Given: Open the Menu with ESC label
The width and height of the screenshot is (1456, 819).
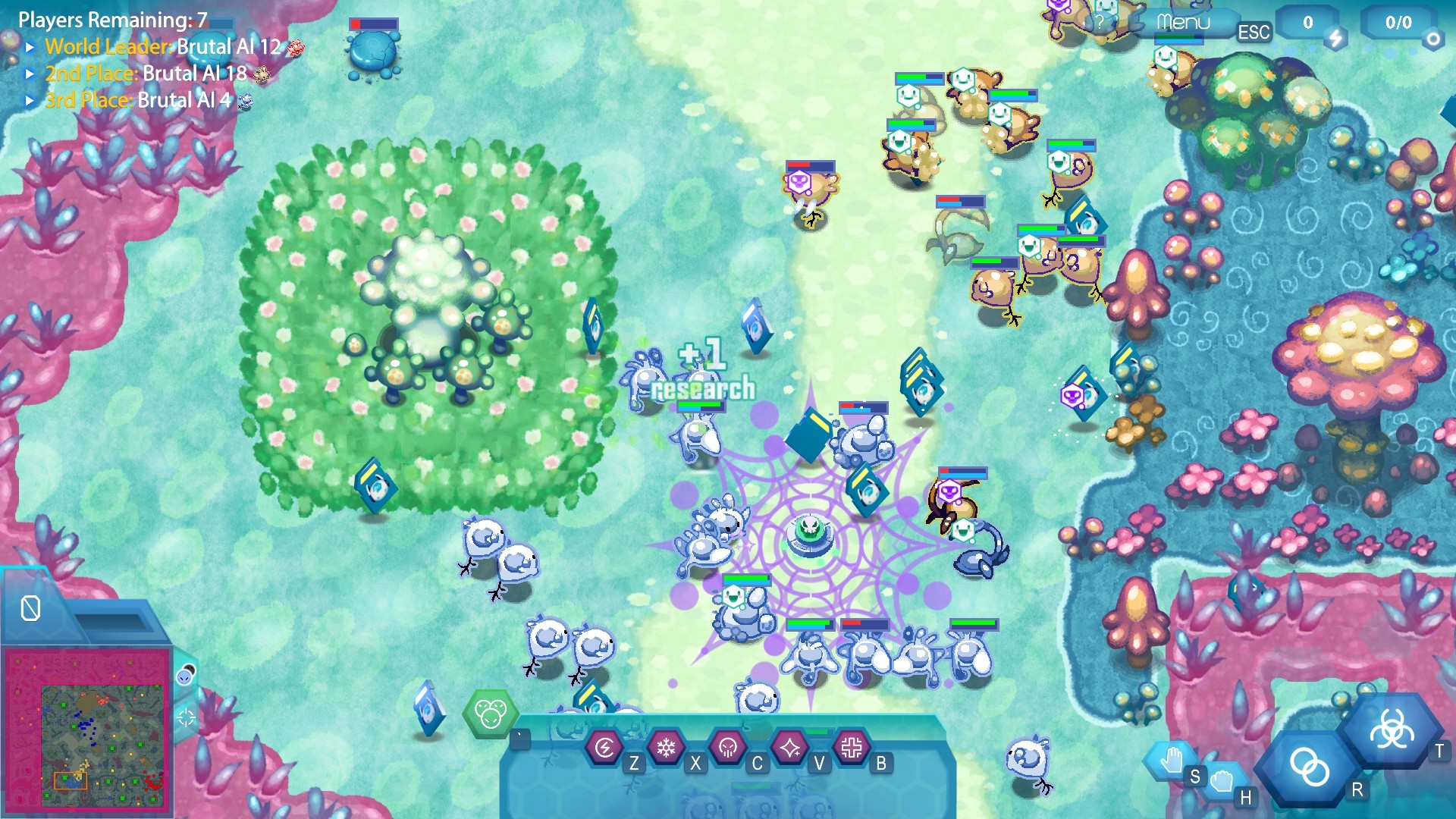Looking at the screenshot, I should pyautogui.click(x=1183, y=23).
